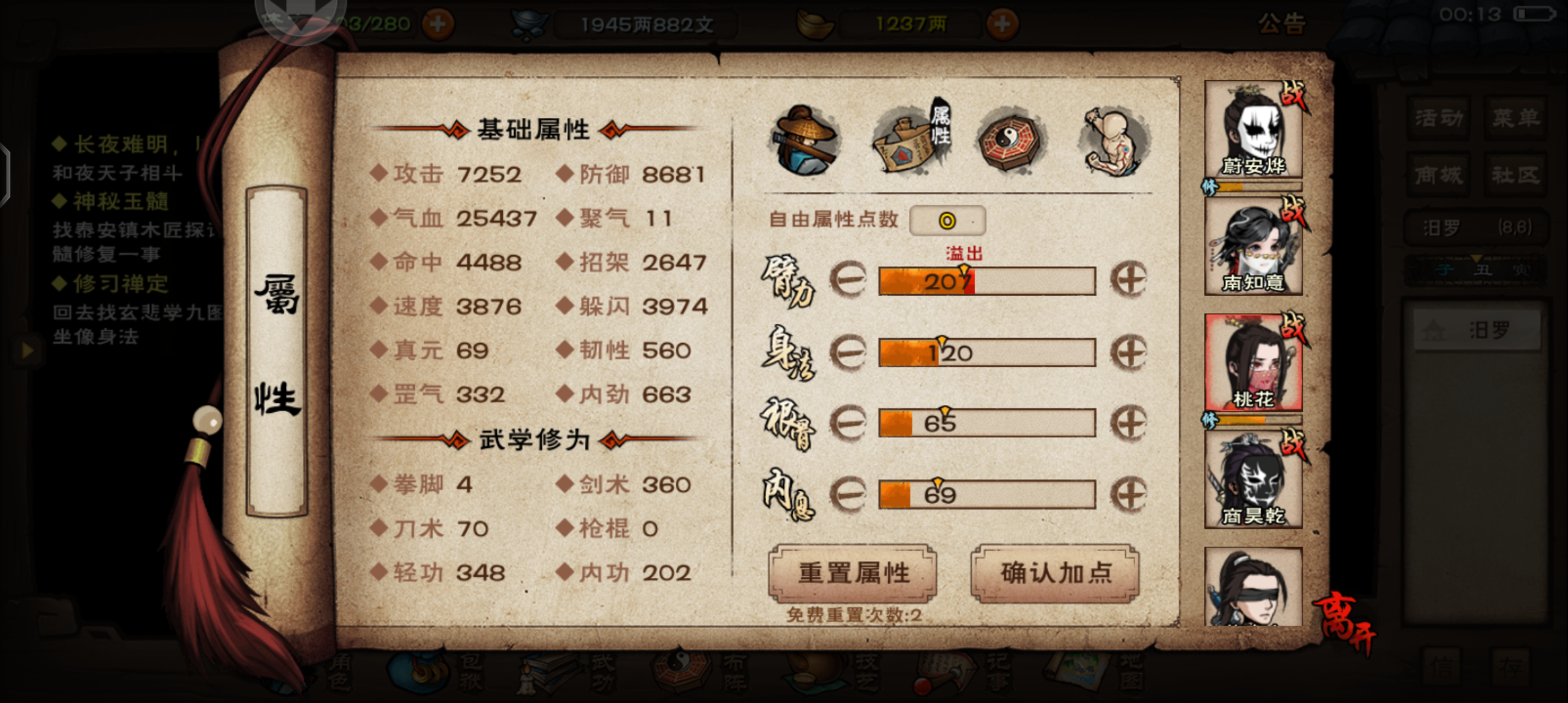Click the 身法 attribute slider bar
This screenshot has height=703, width=1568.
pyautogui.click(x=987, y=353)
